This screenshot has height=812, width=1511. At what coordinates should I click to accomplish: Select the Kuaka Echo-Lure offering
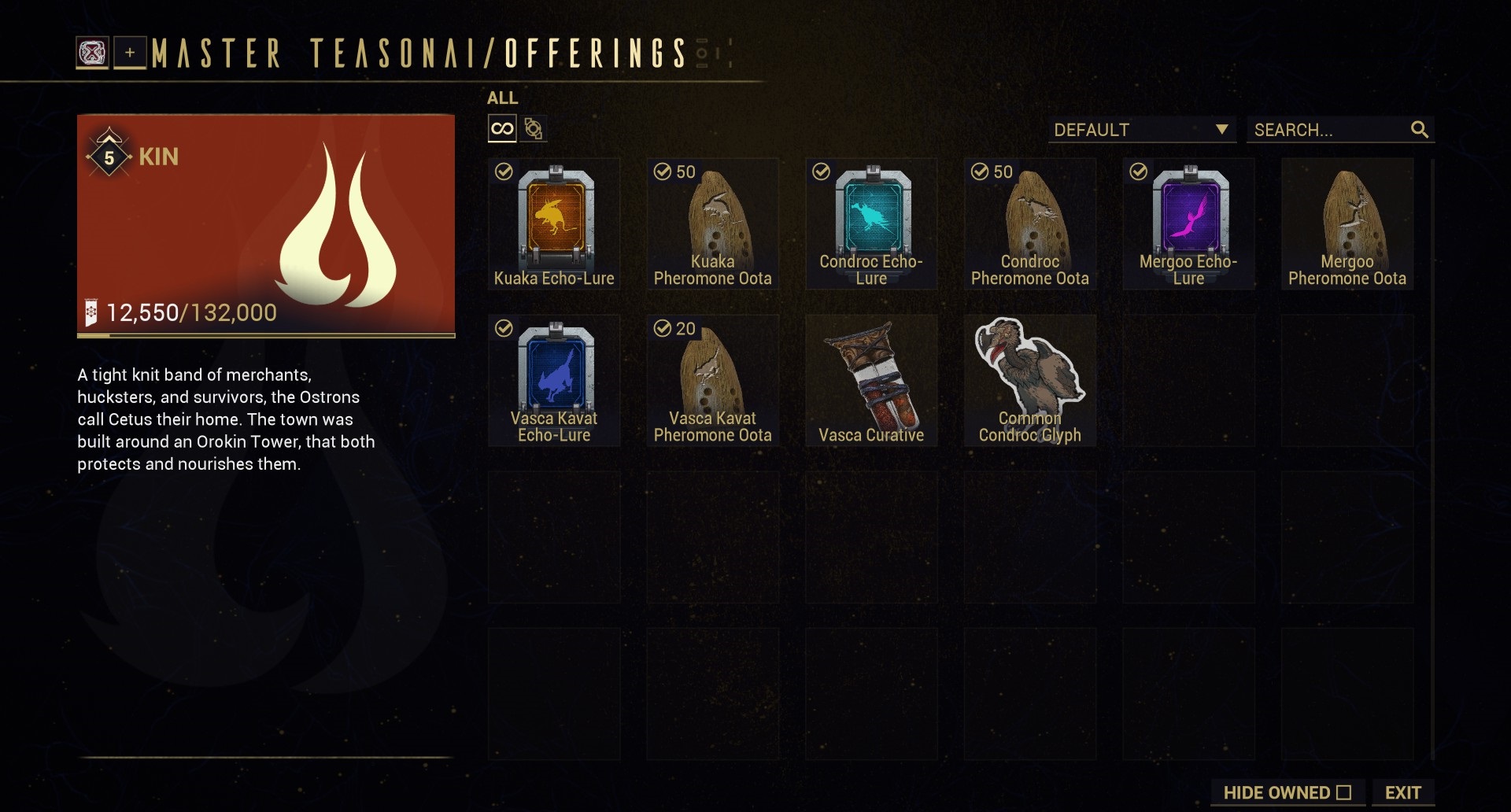pyautogui.click(x=554, y=224)
